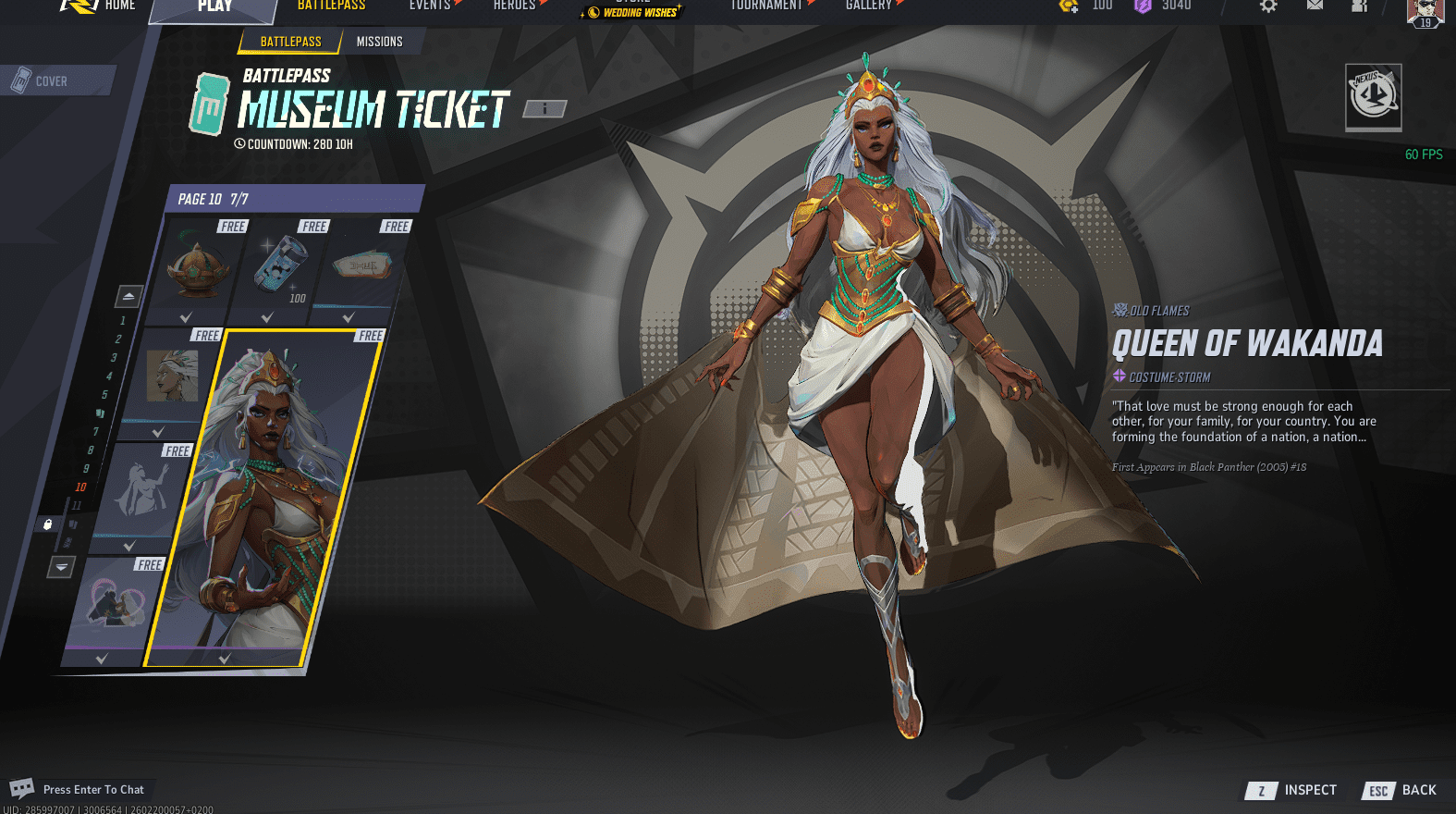Open the mail inbox

[x=1315, y=6]
